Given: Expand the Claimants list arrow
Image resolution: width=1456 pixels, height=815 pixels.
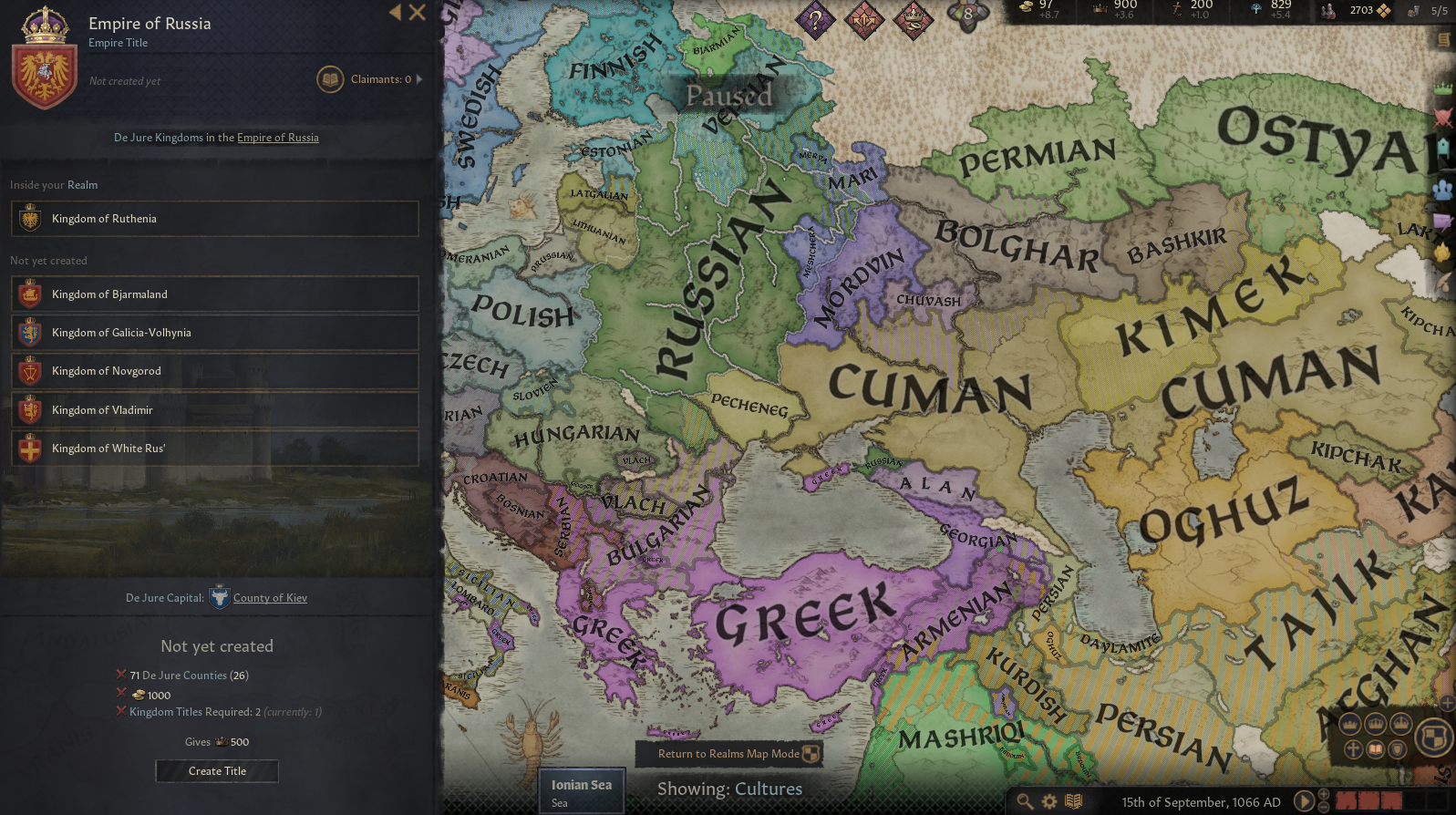Looking at the screenshot, I should 419,79.
